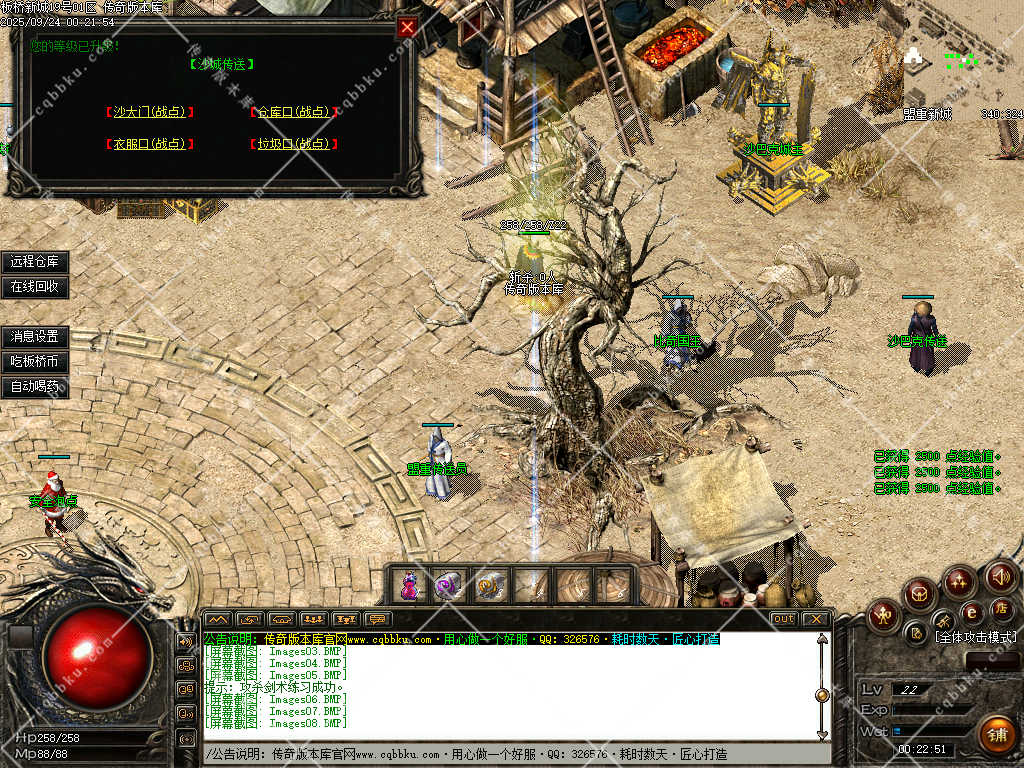The width and height of the screenshot is (1024, 768).
Task: Activate the 吃板桥币 button
Action: click(35, 362)
